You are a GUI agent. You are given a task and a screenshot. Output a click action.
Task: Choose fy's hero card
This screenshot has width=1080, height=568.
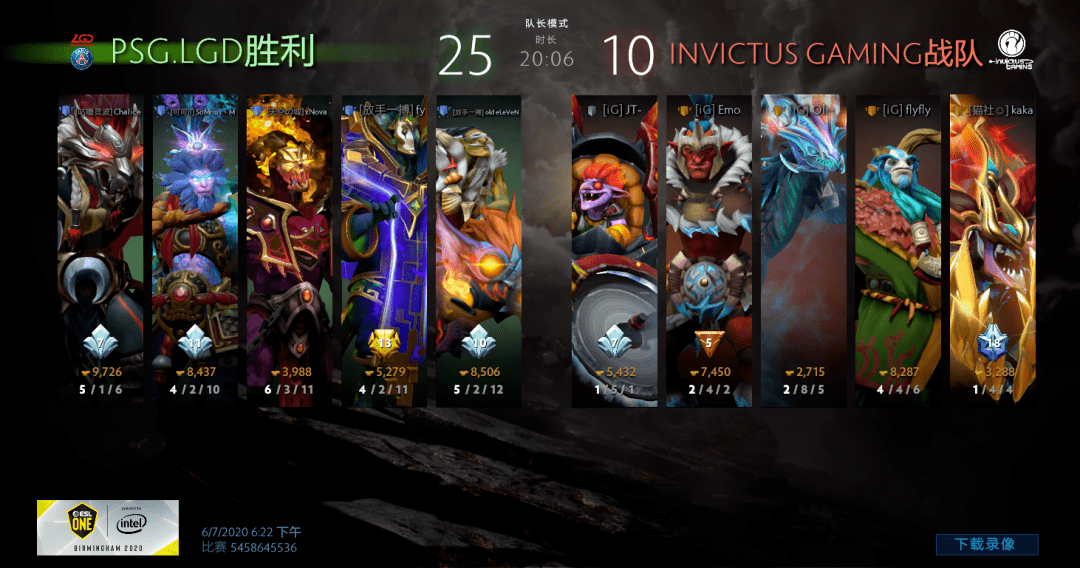pyautogui.click(x=383, y=250)
